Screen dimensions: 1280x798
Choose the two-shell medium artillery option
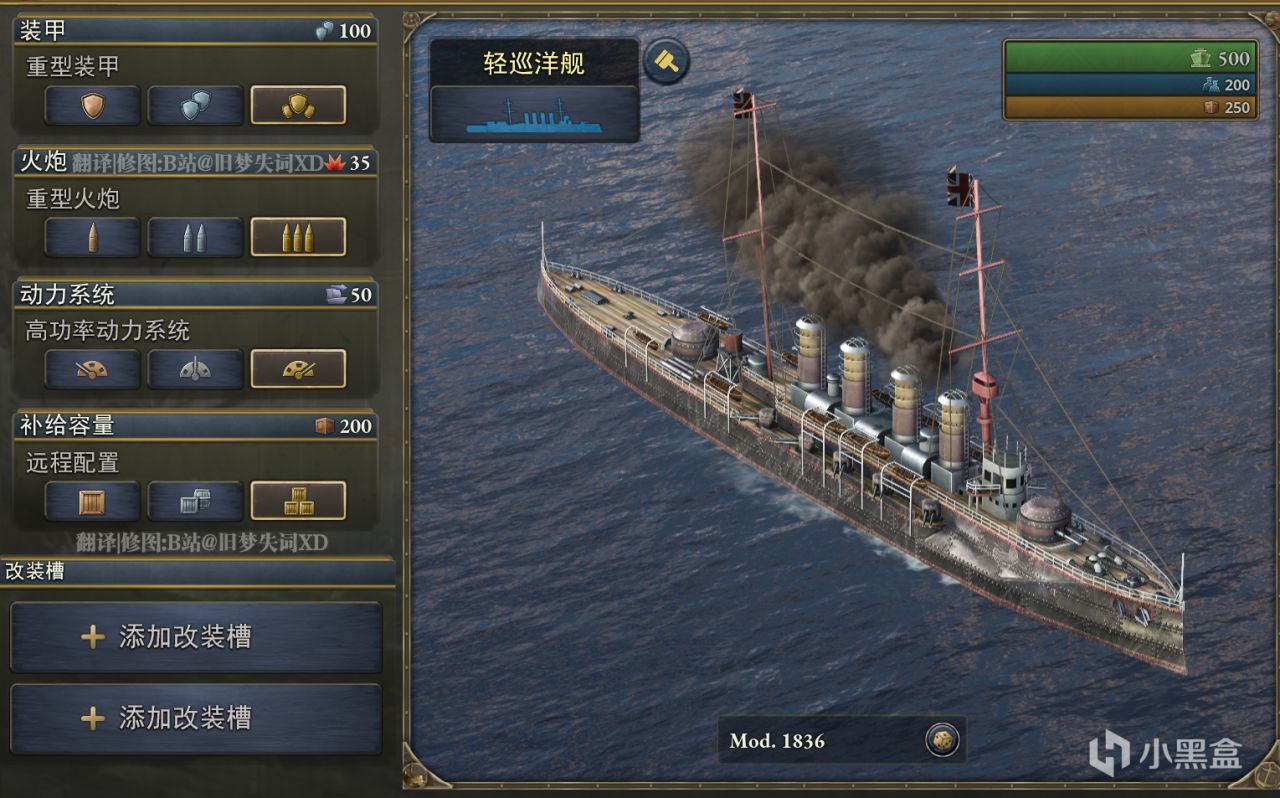click(195, 237)
